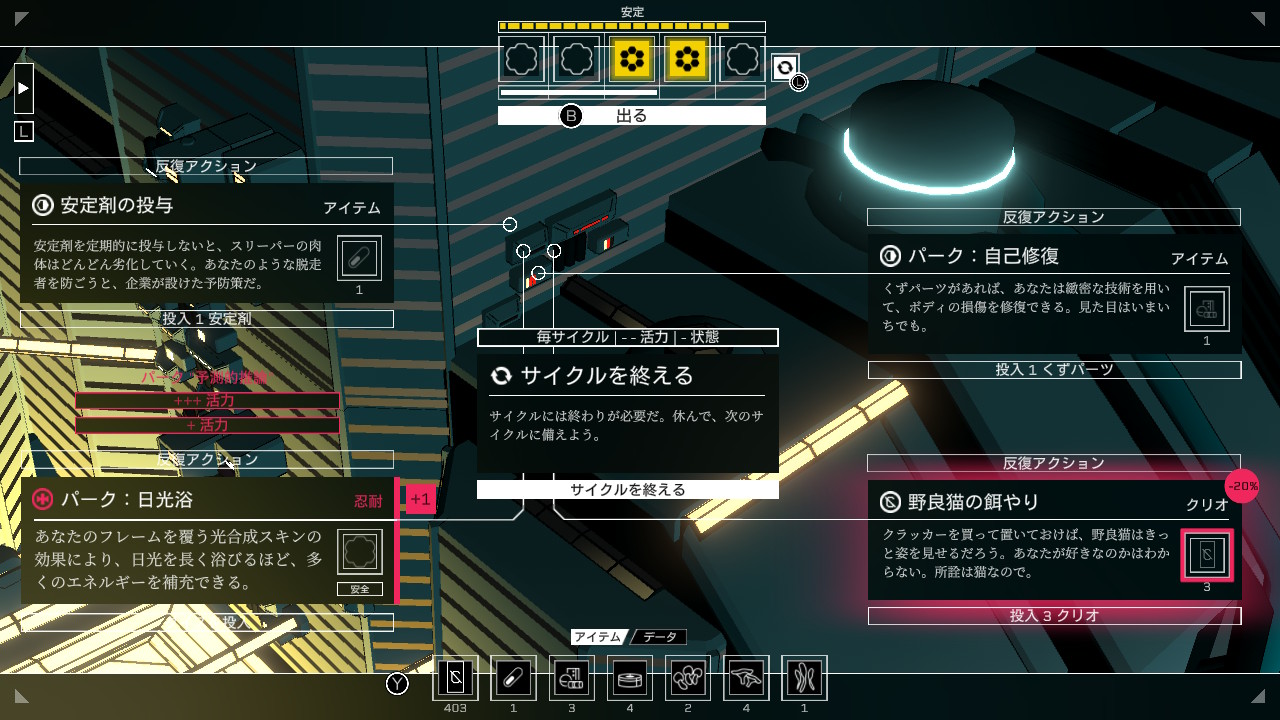Click the cracker icon in 野良猫の餌やり panel
Viewport: 1280px width, 720px height.
pos(1207,555)
